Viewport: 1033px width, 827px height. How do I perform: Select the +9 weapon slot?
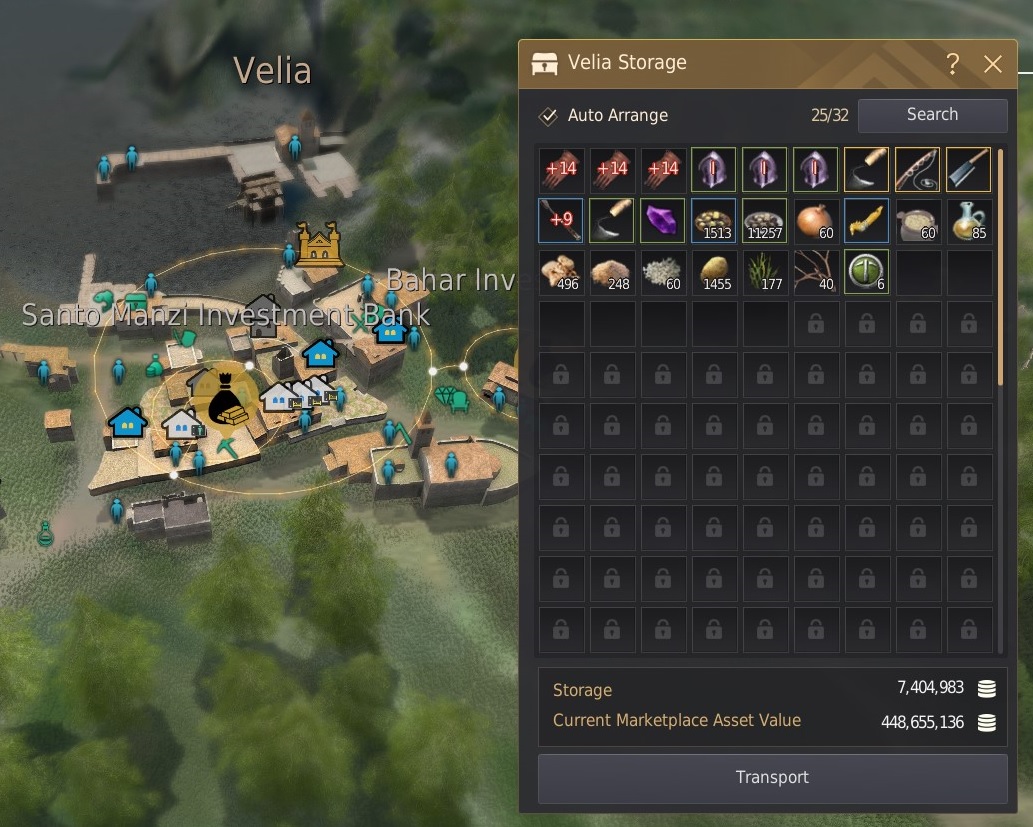(x=560, y=221)
